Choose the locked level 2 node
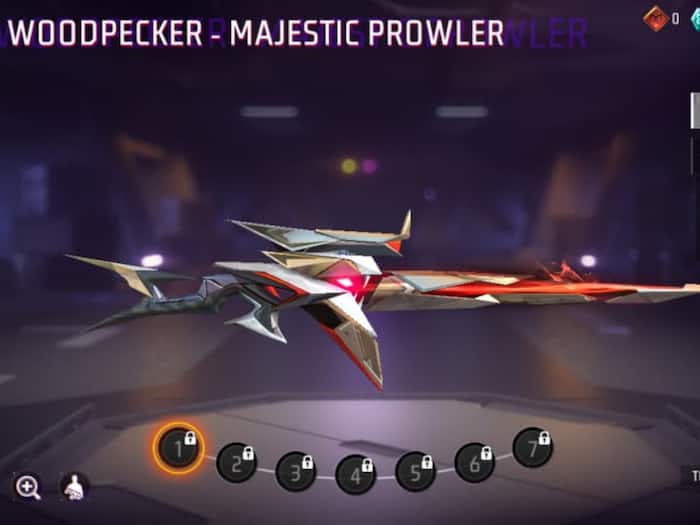Image resolution: width=700 pixels, height=525 pixels. (237, 462)
